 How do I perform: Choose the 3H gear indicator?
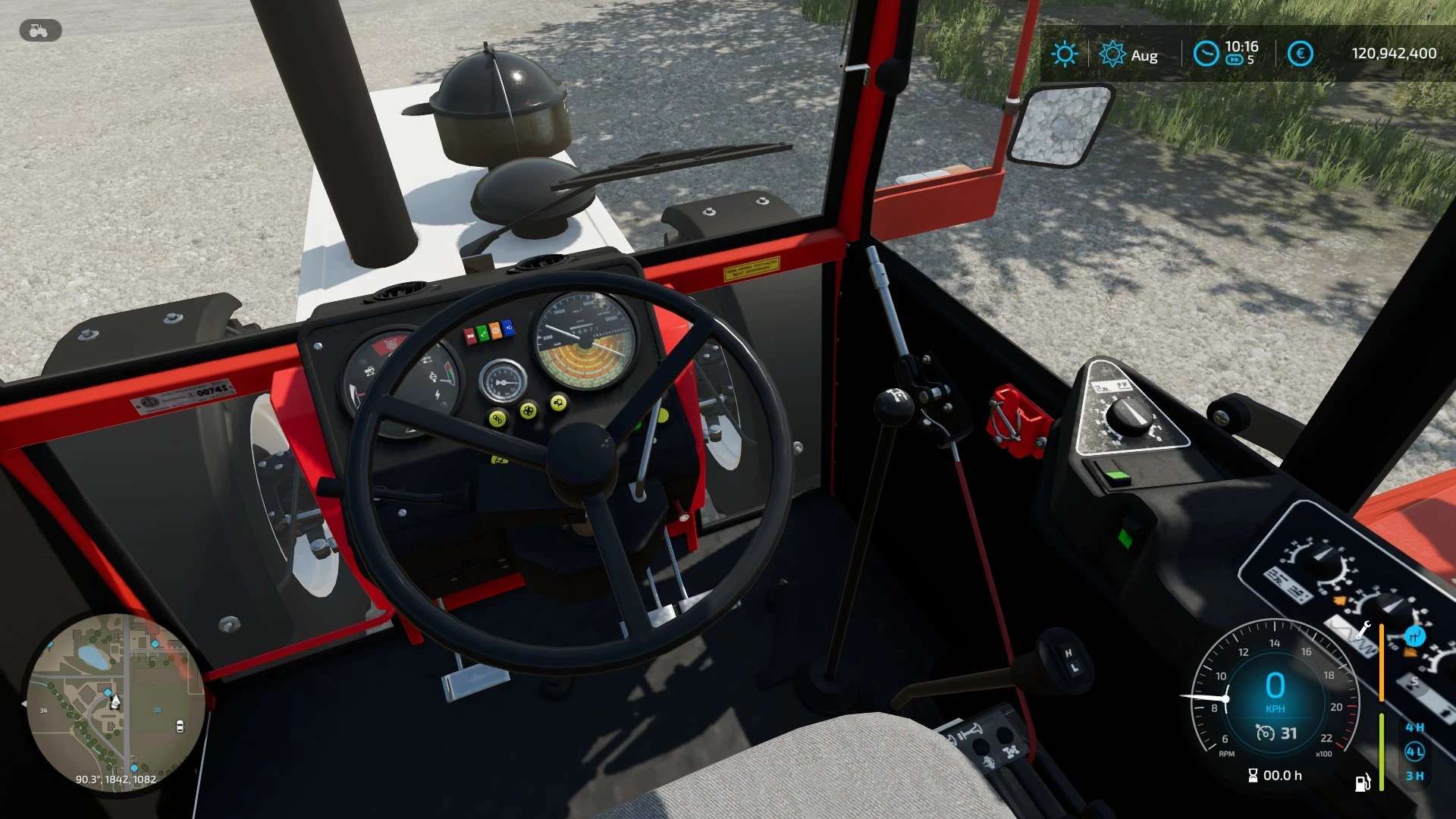(1414, 776)
